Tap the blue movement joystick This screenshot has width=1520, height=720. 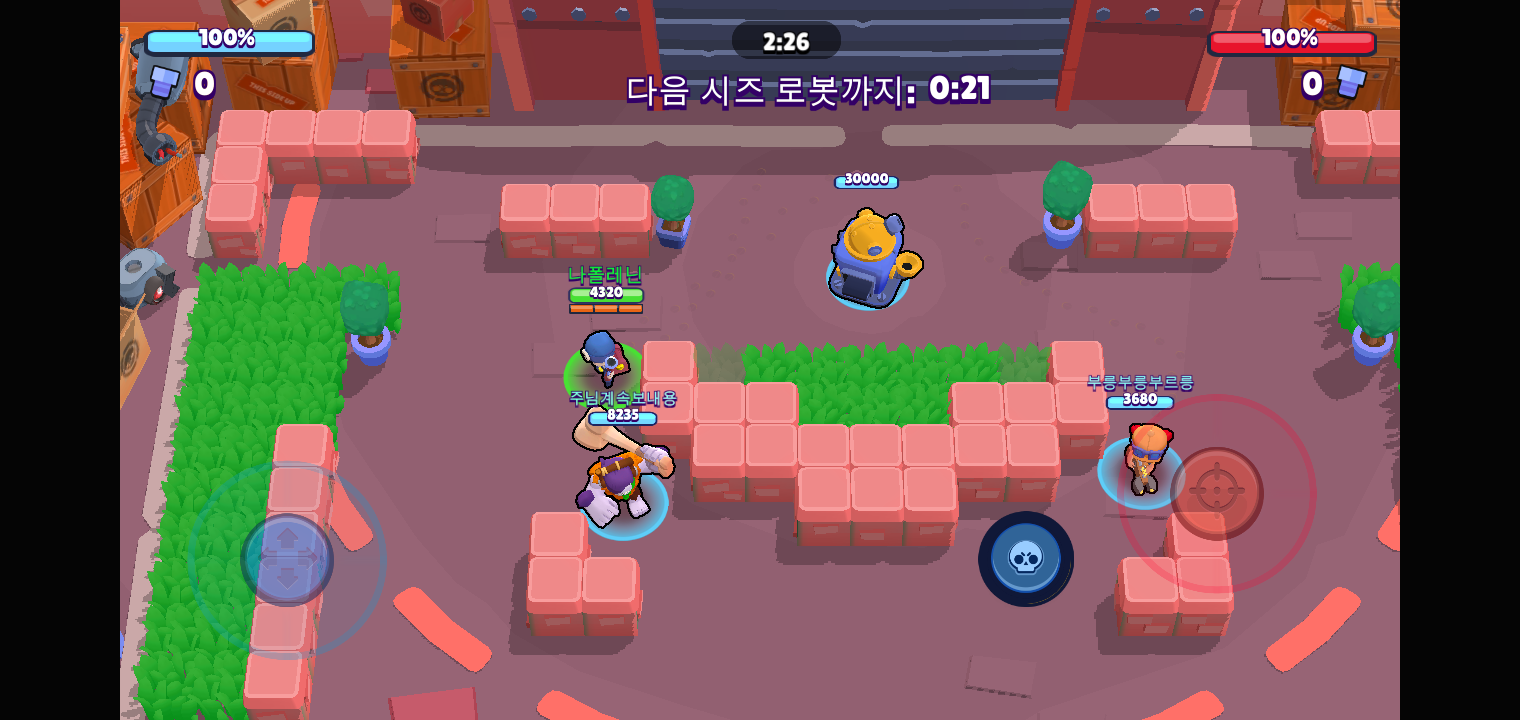point(287,559)
